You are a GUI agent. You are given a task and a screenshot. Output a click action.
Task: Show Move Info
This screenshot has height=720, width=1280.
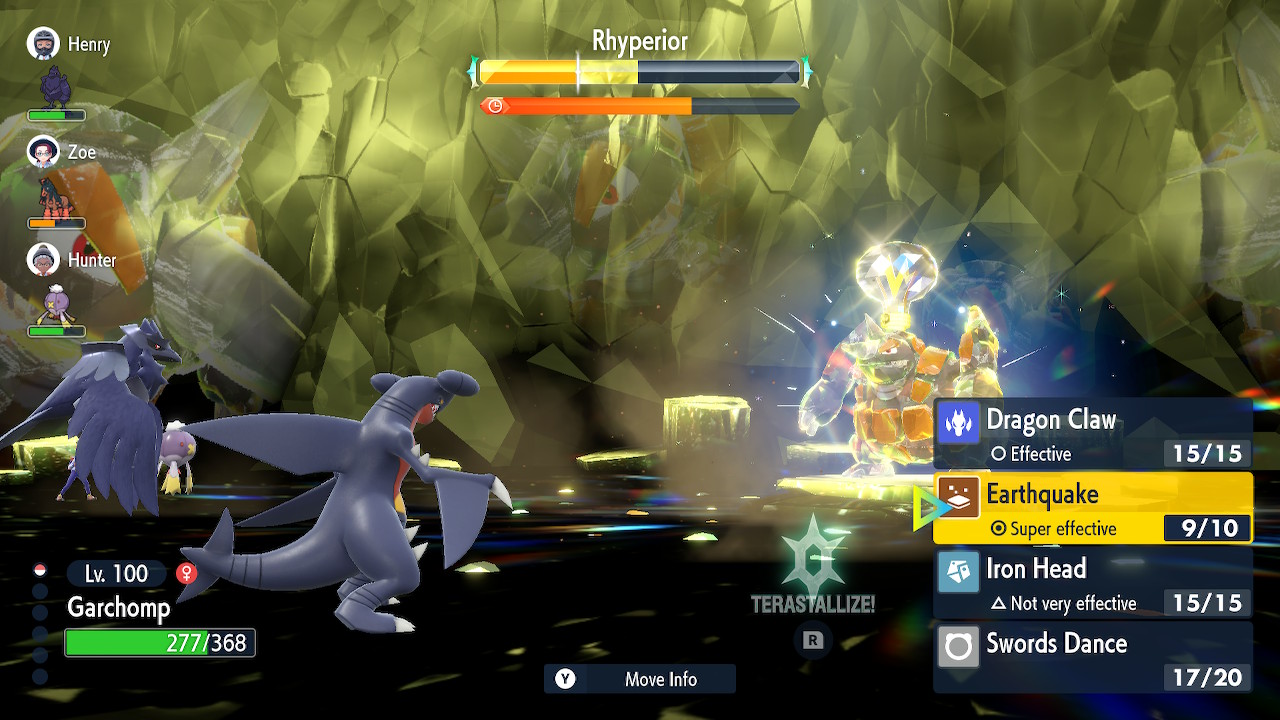[x=640, y=679]
